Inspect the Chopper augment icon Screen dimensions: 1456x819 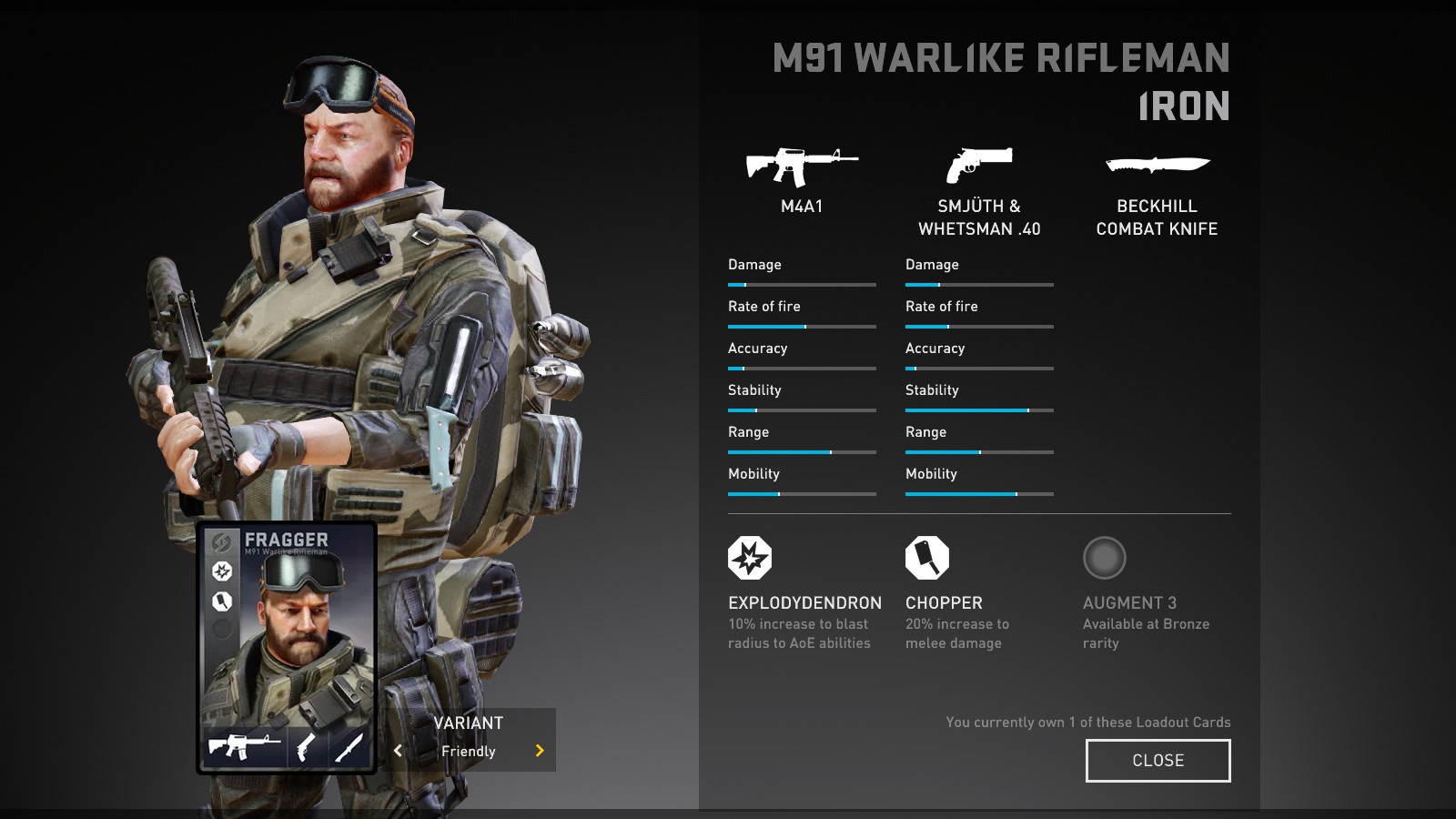click(927, 558)
